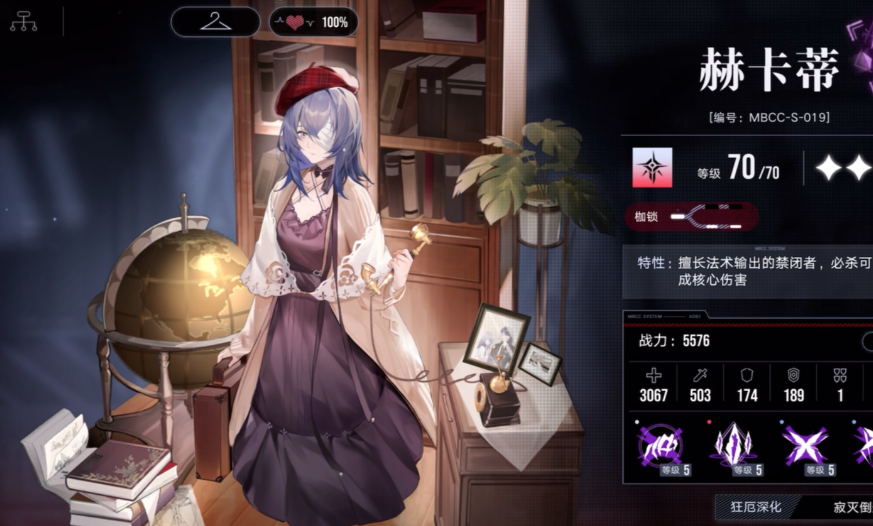View the first purple skill icon

point(658,447)
